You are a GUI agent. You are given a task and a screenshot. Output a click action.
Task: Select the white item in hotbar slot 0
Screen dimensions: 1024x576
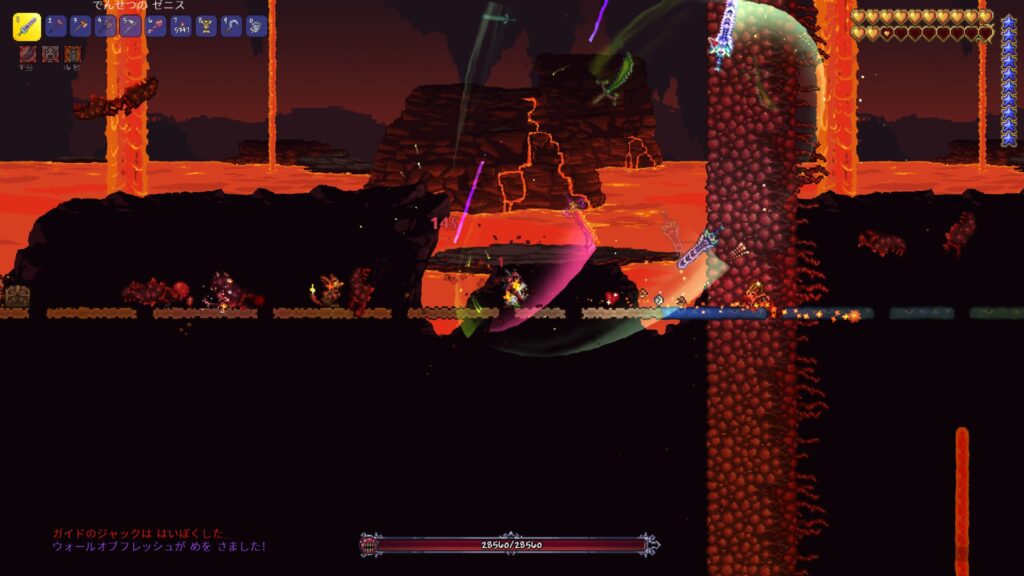256,27
